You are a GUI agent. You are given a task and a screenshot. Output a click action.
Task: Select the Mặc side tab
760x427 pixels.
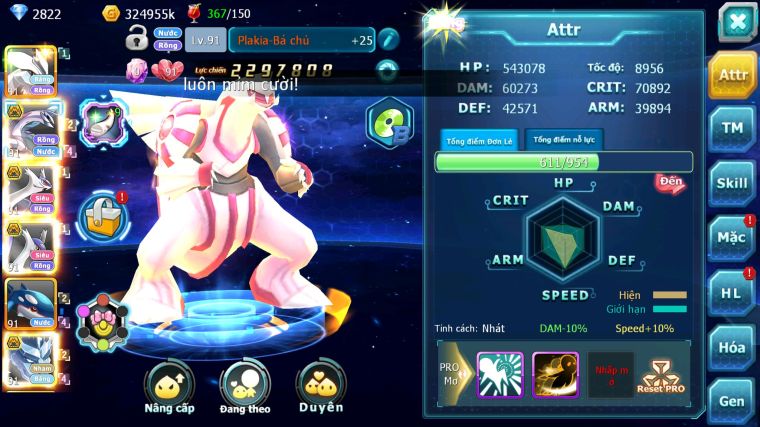(732, 237)
